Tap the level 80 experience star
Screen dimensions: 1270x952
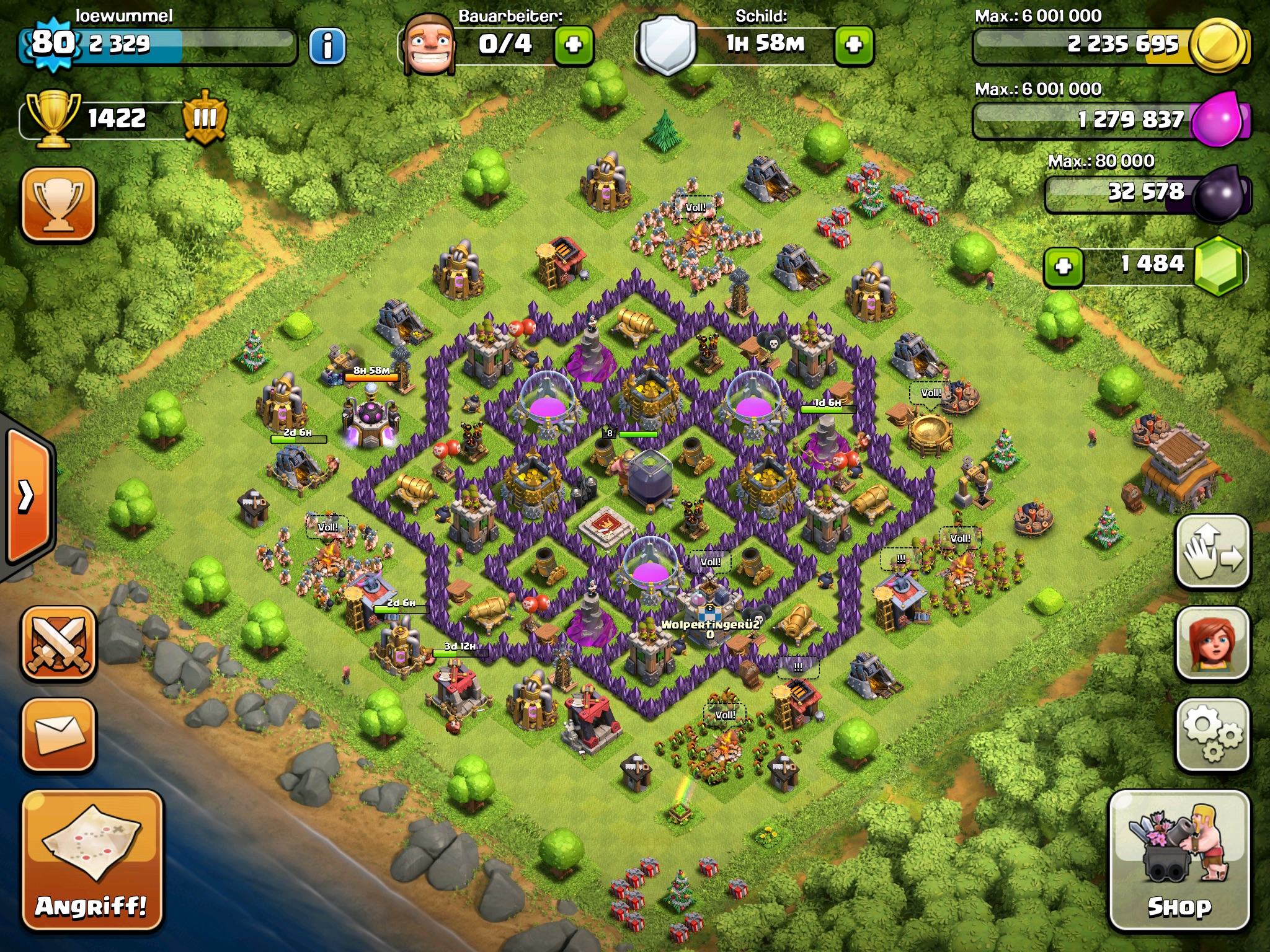coord(53,44)
